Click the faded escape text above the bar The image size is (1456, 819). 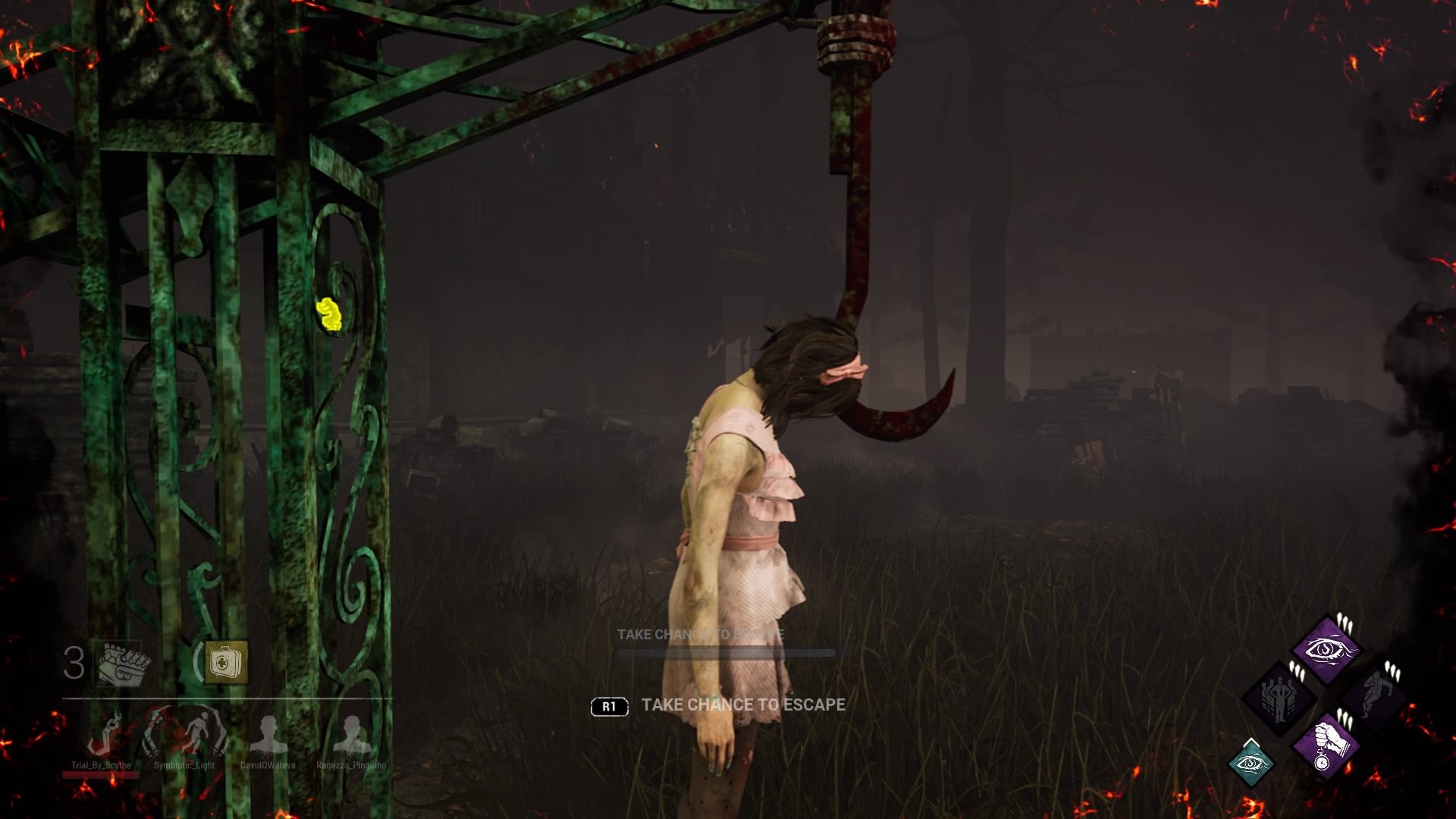click(x=701, y=634)
